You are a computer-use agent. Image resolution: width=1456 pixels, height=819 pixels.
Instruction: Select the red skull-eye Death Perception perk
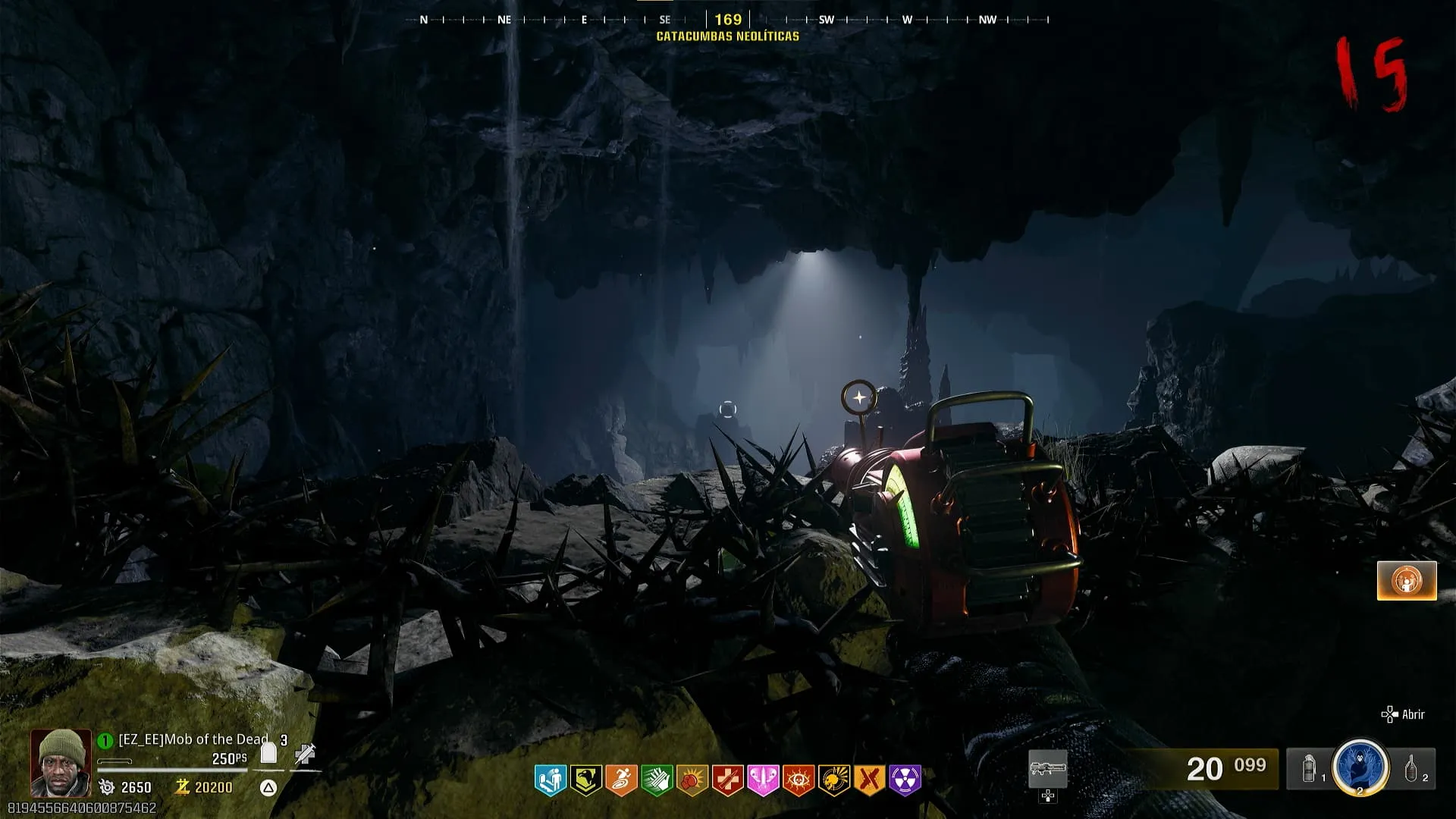798,780
